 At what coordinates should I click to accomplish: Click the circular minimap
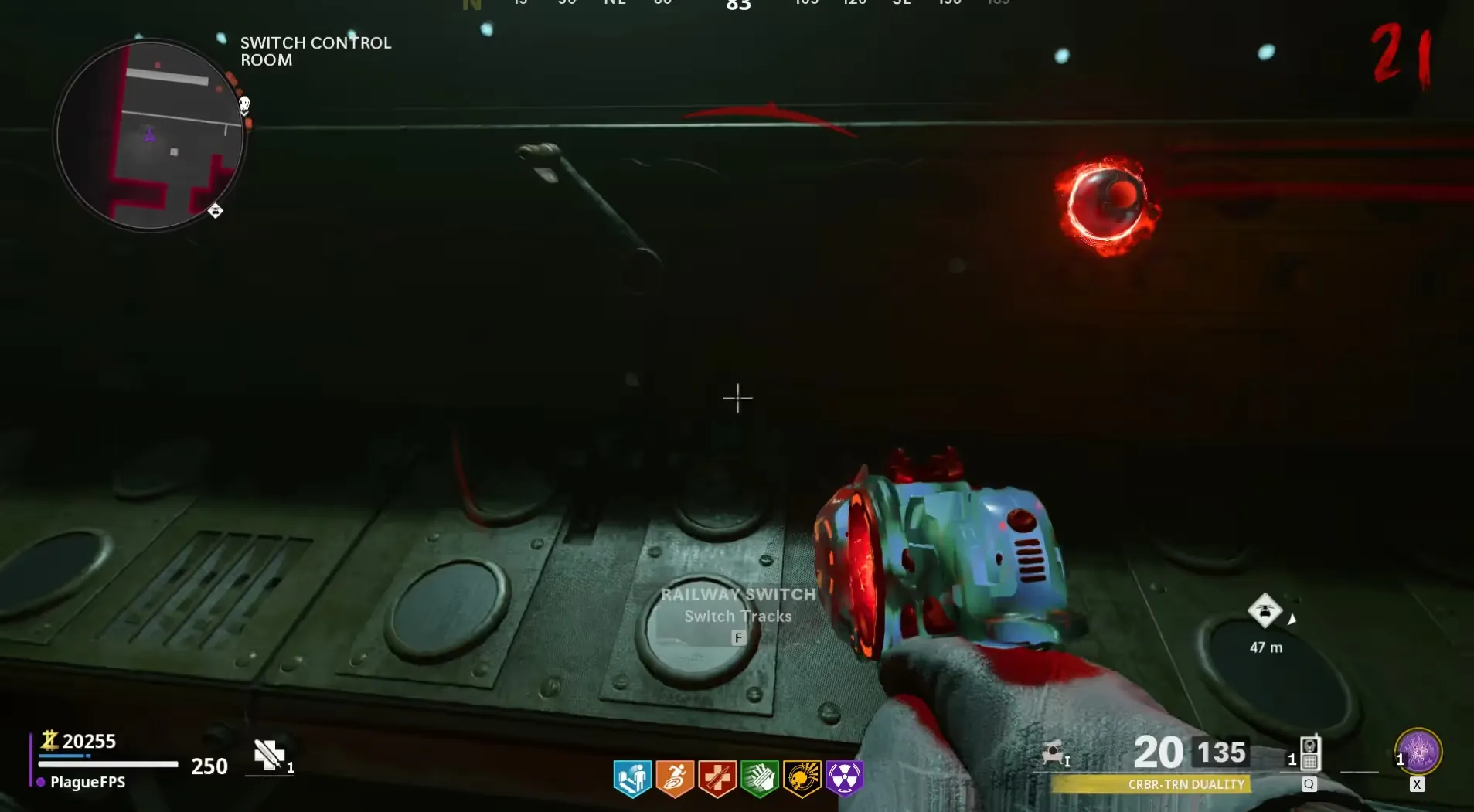coord(150,136)
